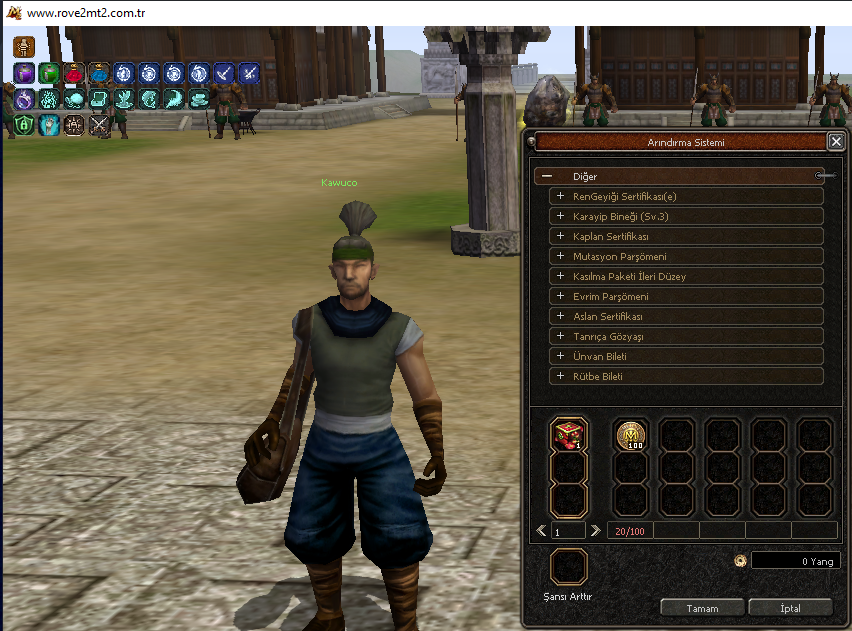Expand the RenGeyiği Sertifikası(e) entry
Viewport: 852px width, 631px height.
[560, 196]
